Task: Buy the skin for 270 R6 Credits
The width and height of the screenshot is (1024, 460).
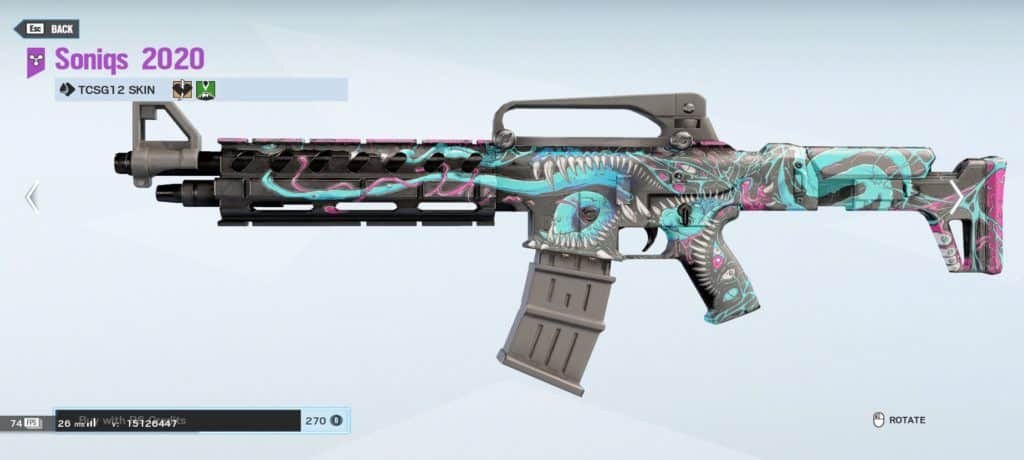Action: coord(322,421)
